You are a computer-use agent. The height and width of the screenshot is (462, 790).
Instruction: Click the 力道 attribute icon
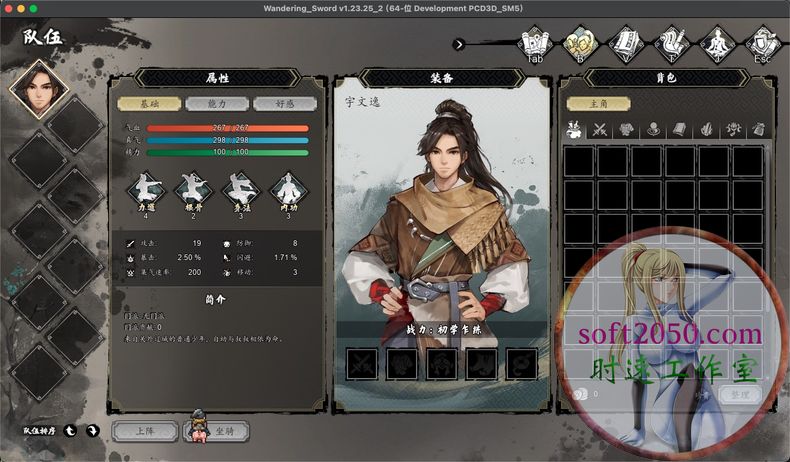pos(145,190)
